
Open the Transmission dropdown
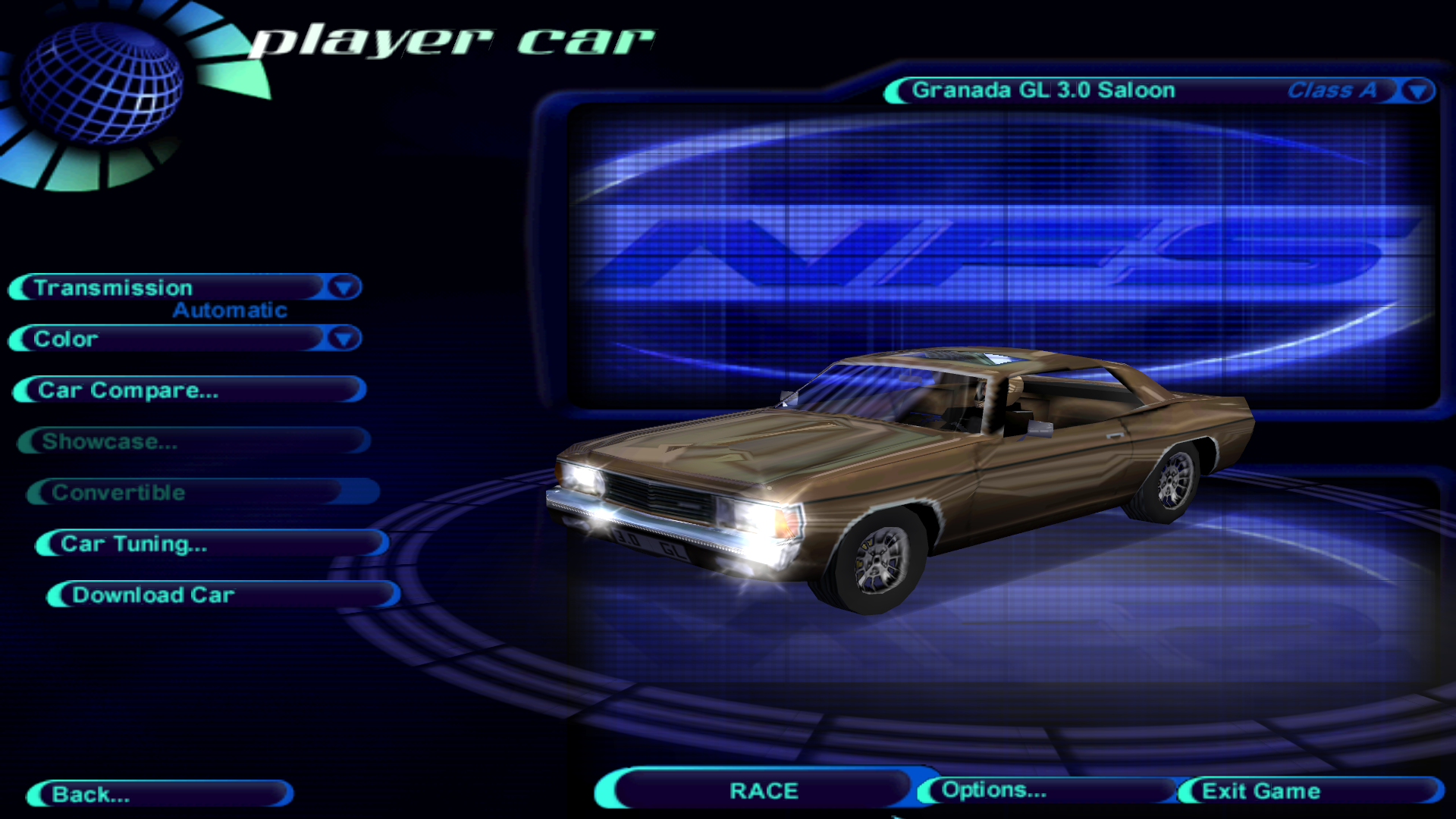(x=344, y=287)
